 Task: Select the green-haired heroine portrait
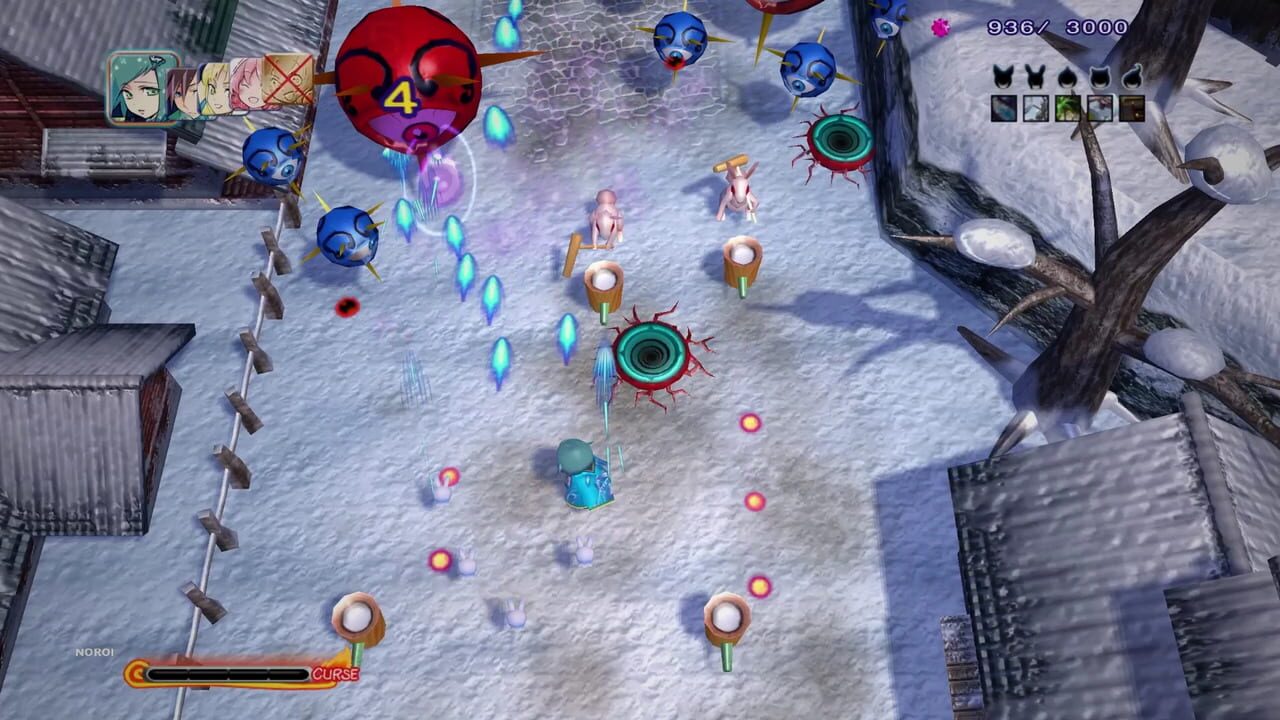click(135, 88)
